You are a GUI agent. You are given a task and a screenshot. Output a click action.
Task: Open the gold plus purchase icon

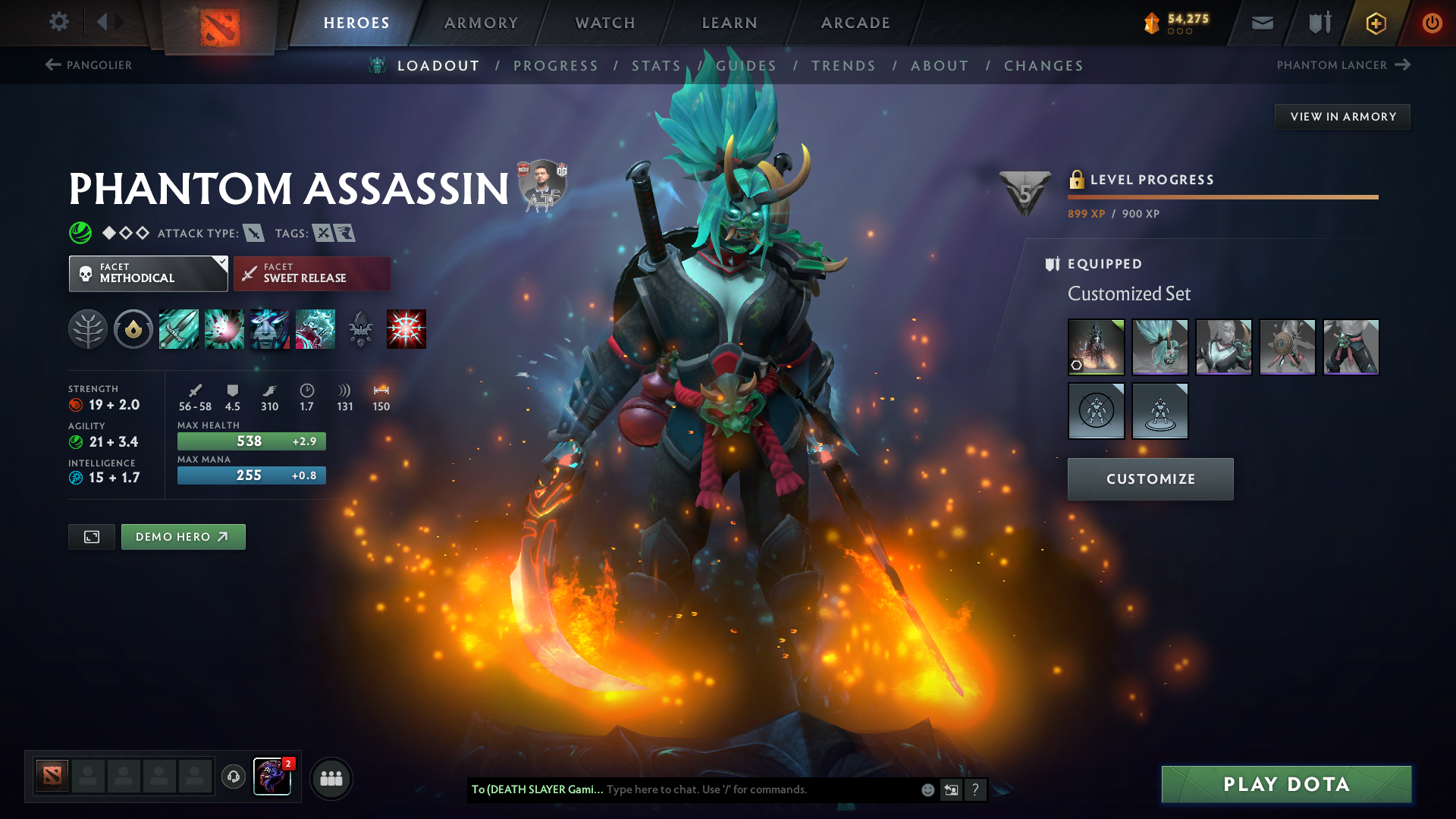coord(1375,23)
